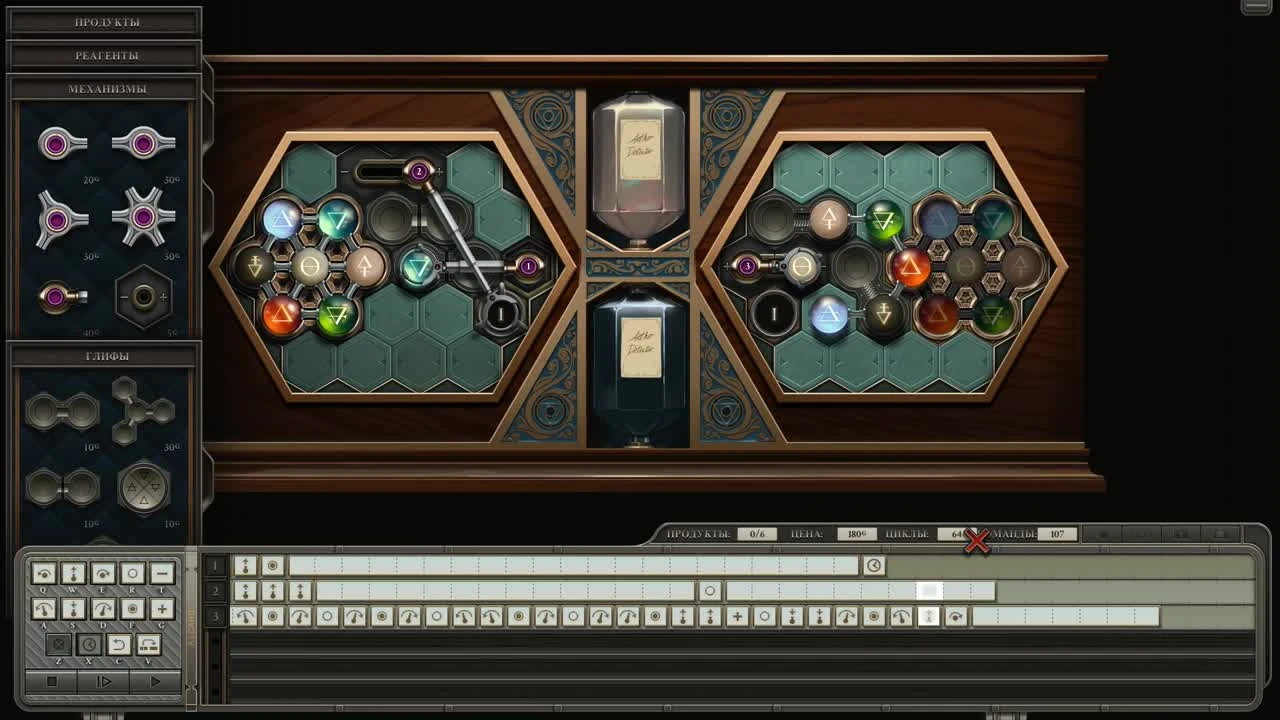Pick the hexagonal track piece part

[144, 296]
